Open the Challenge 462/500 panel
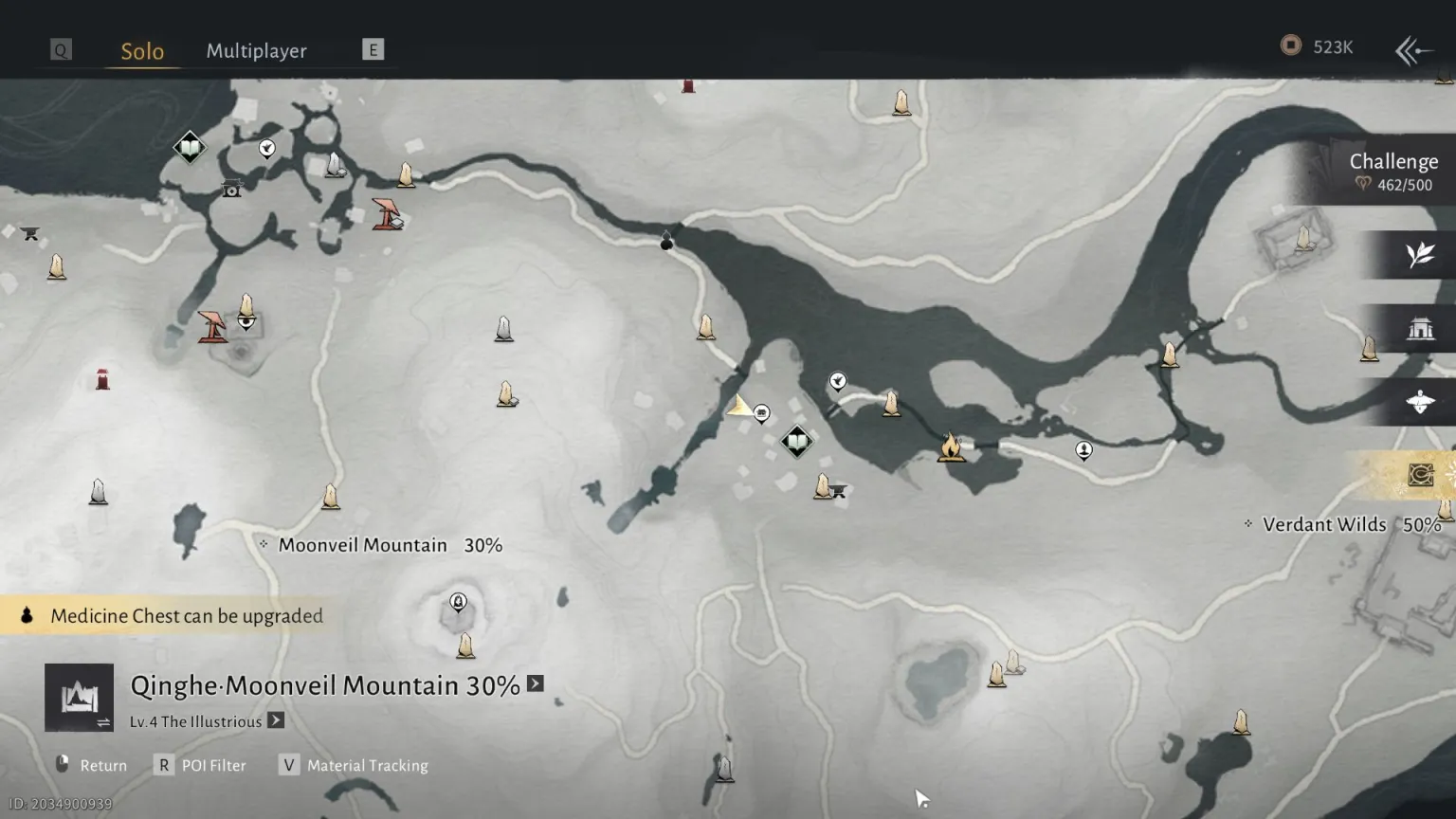 [1392, 172]
